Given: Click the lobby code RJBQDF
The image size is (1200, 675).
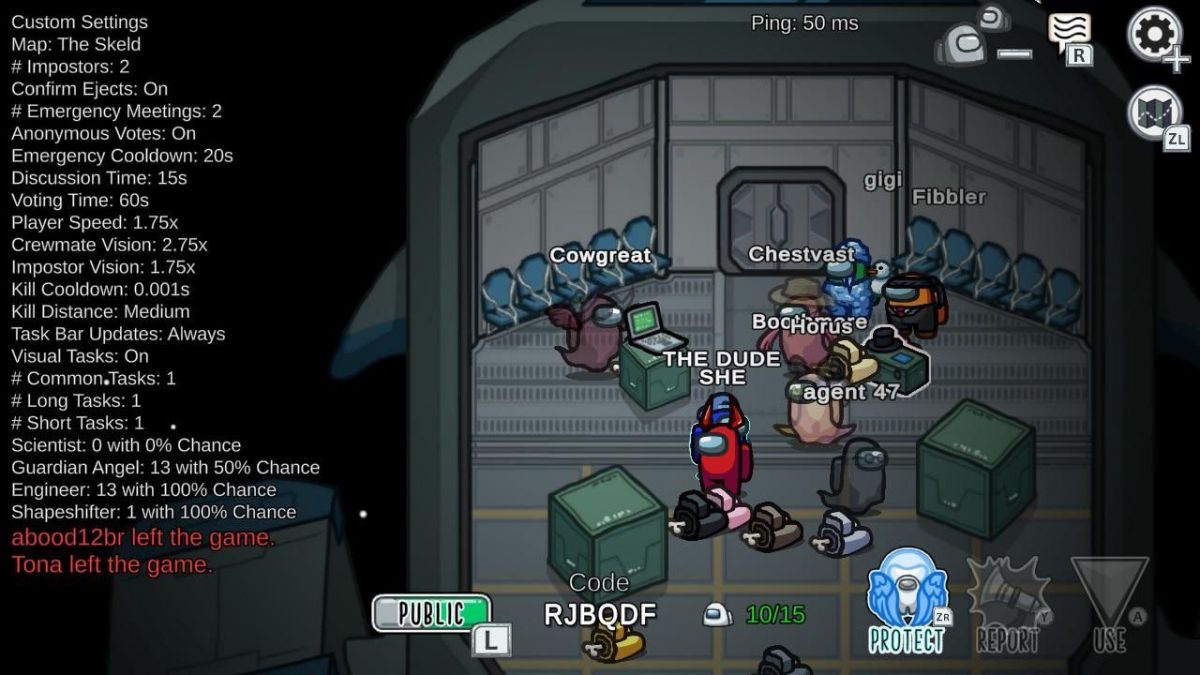Looking at the screenshot, I should coord(600,614).
